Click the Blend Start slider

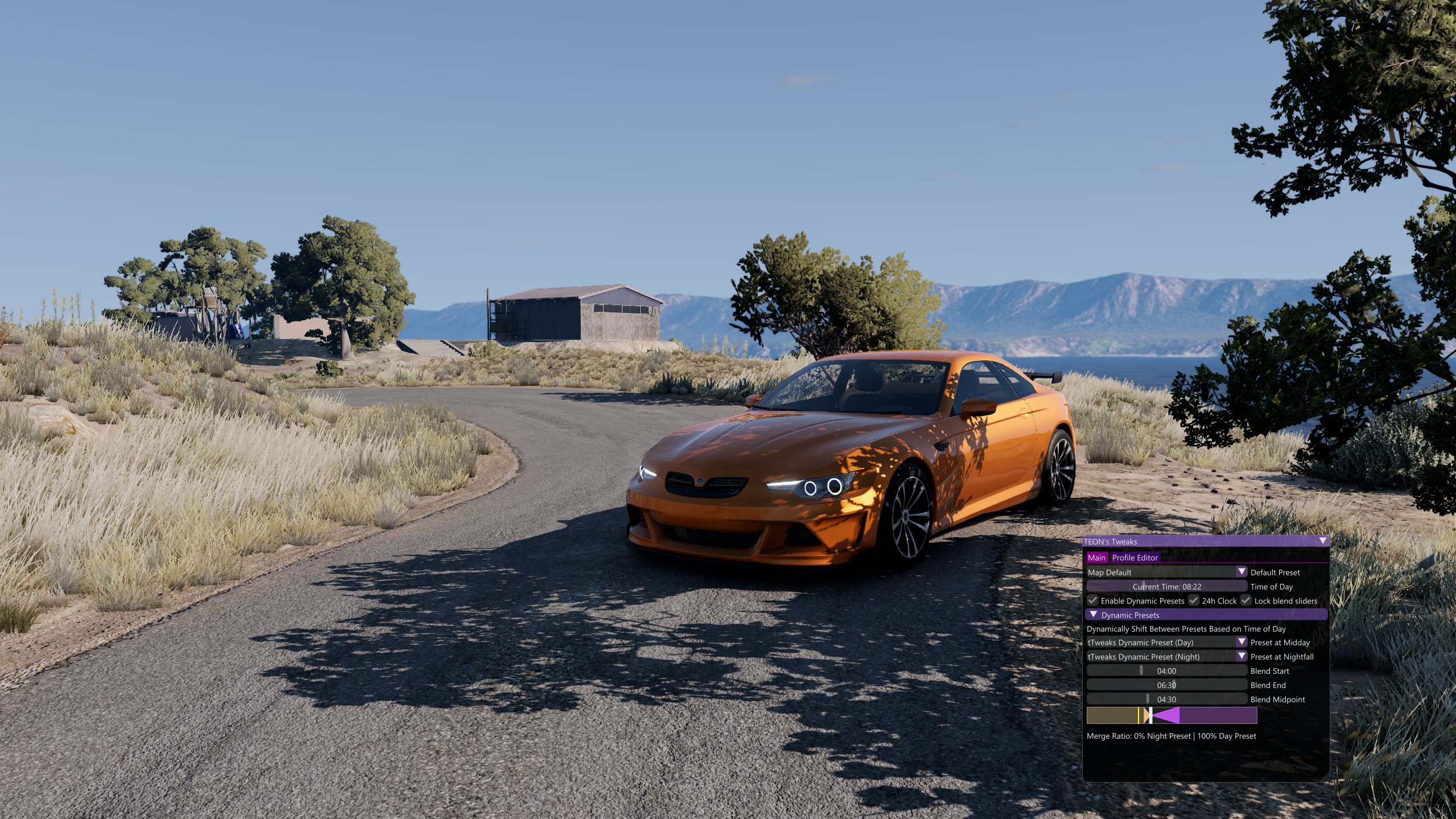(x=1166, y=670)
